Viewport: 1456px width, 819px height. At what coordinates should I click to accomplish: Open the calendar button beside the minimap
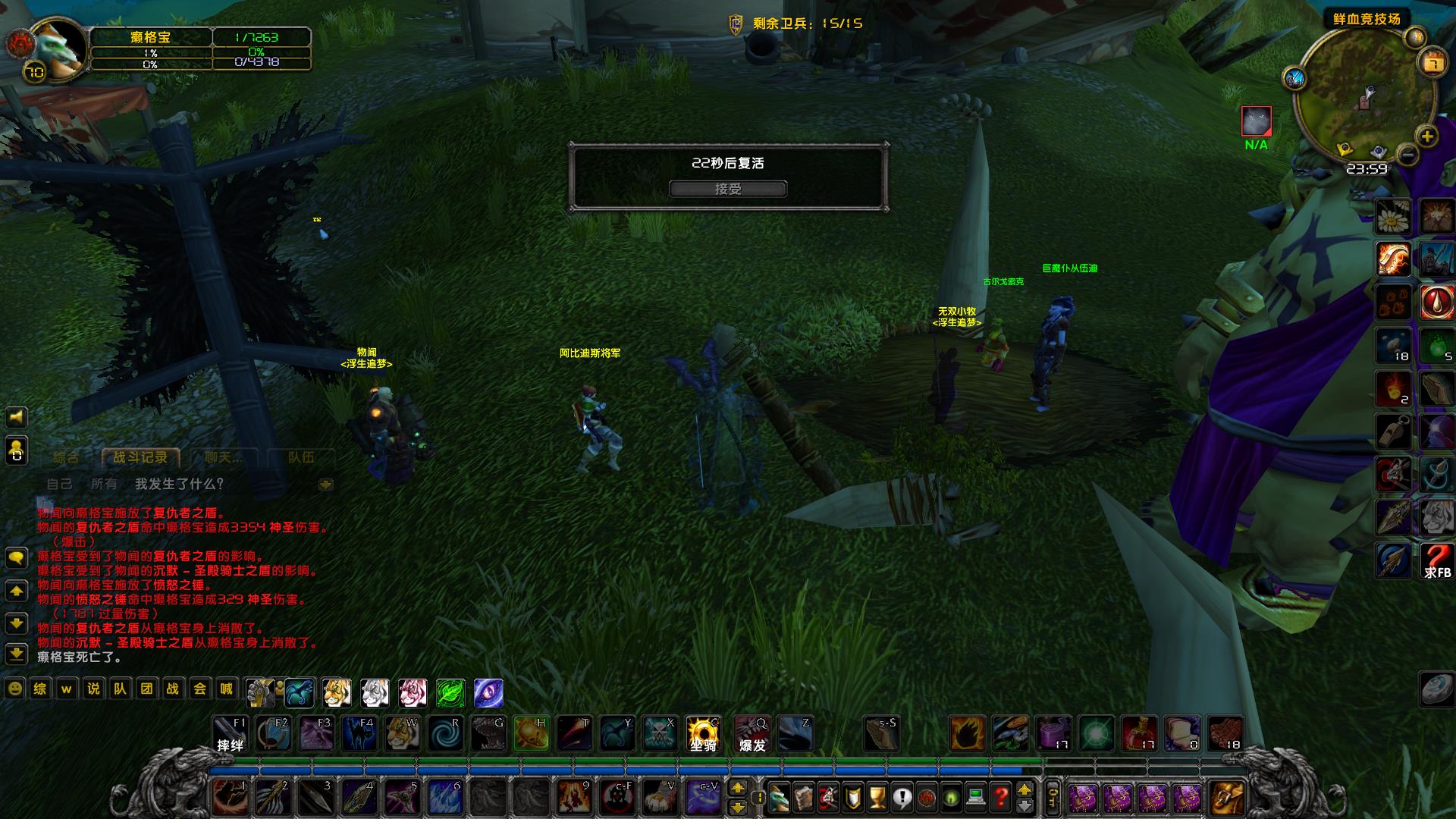1433,62
